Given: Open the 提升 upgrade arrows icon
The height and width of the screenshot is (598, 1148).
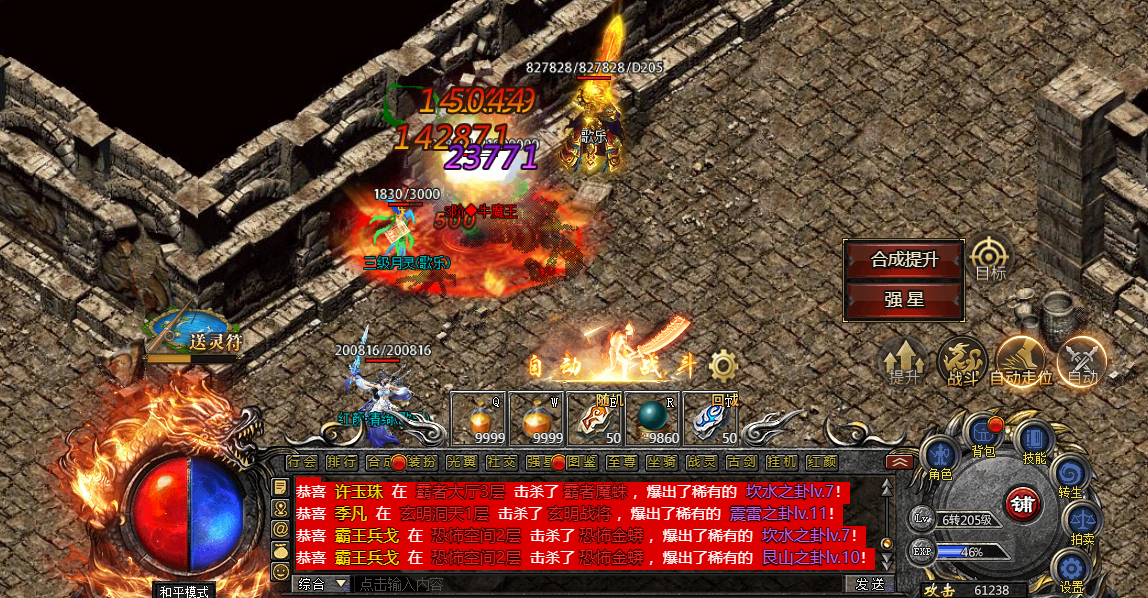Looking at the screenshot, I should (903, 361).
